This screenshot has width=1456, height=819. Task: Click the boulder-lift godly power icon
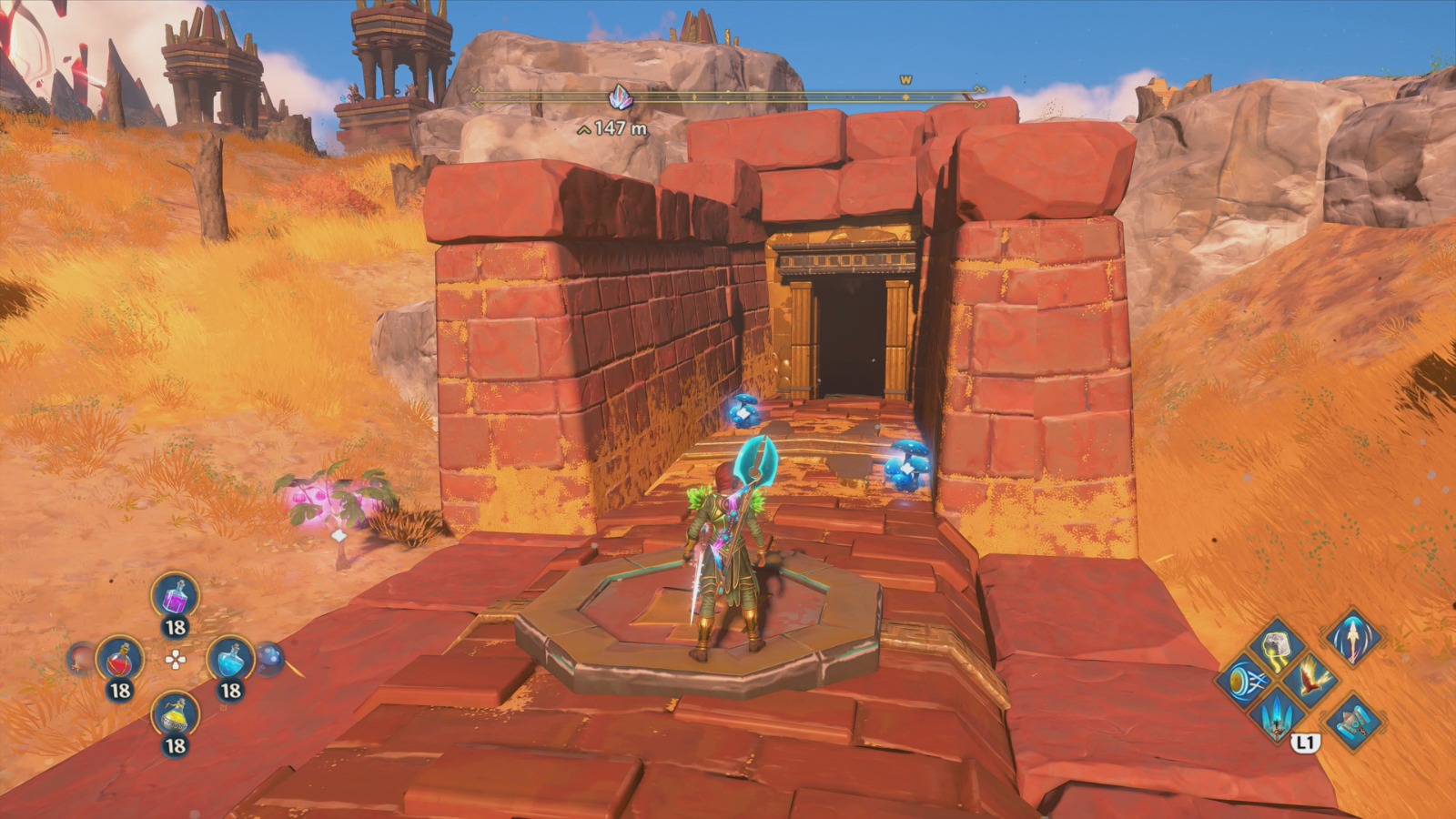pyautogui.click(x=1277, y=643)
